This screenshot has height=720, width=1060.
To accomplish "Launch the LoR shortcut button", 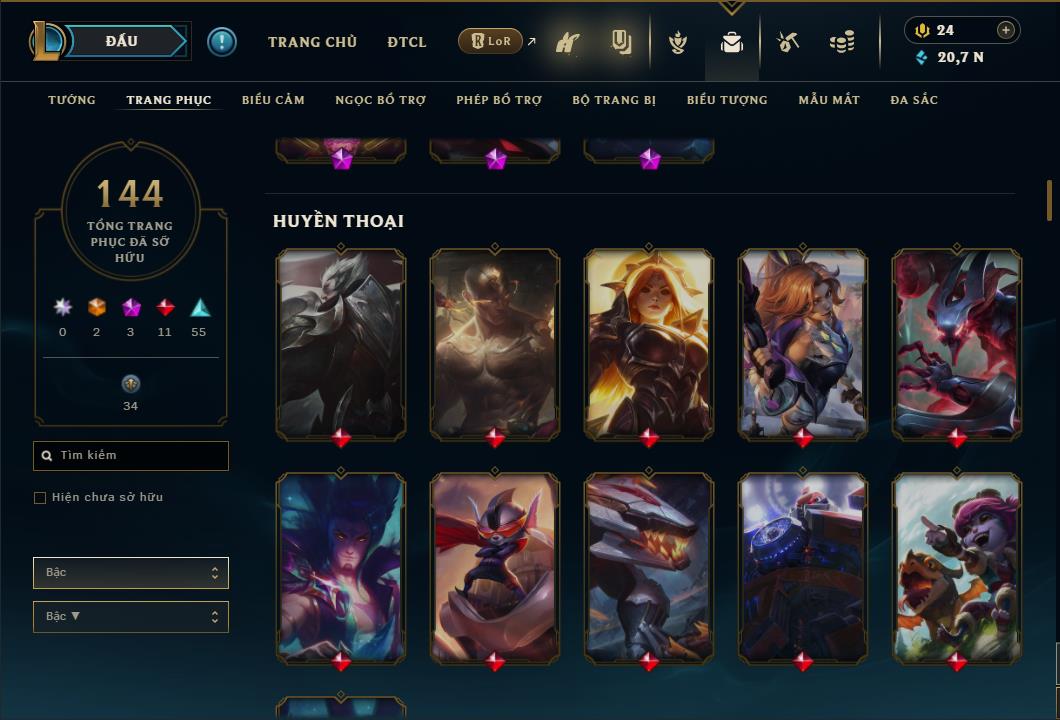I will tap(490, 41).
